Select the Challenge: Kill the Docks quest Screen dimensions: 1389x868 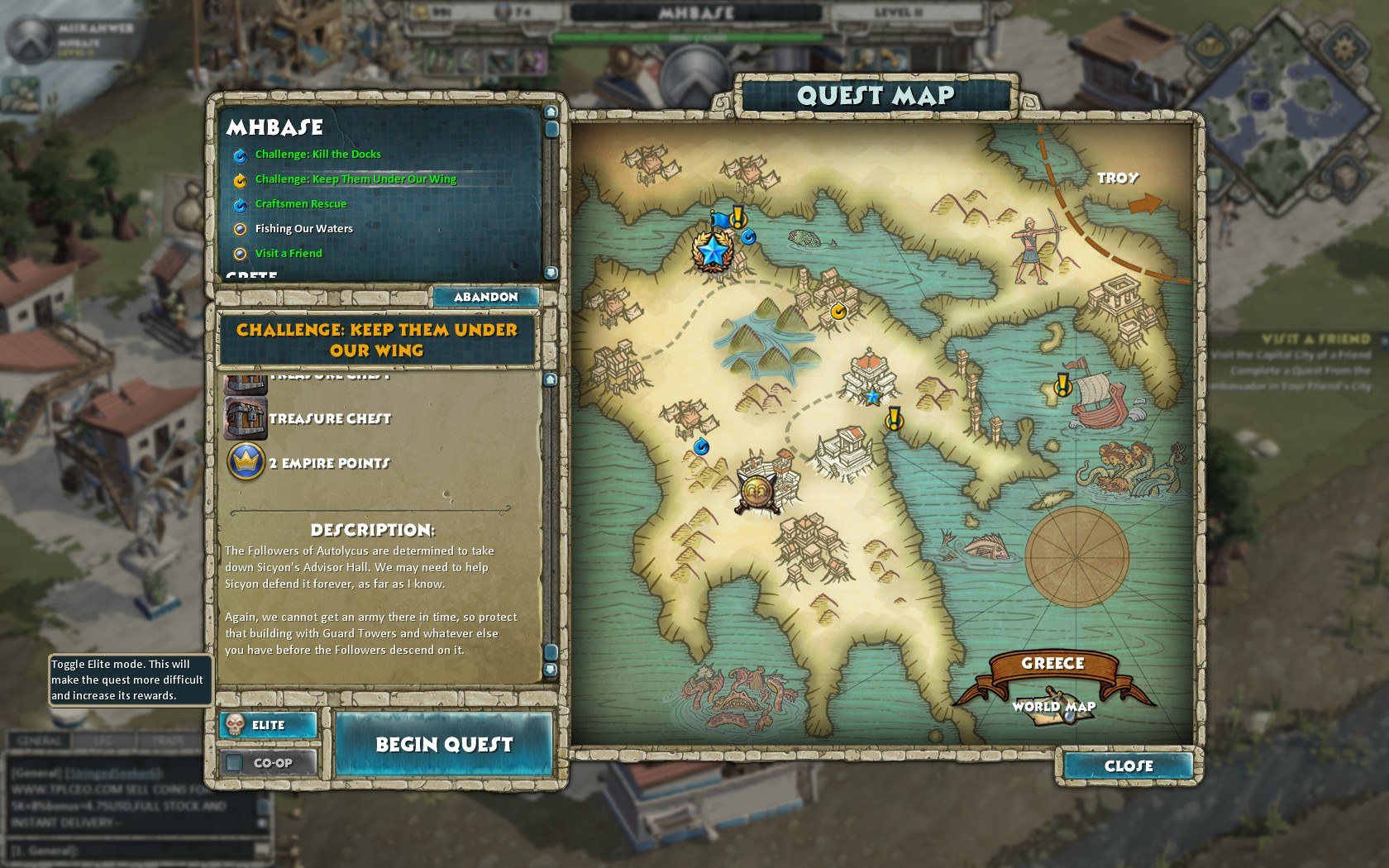click(317, 155)
